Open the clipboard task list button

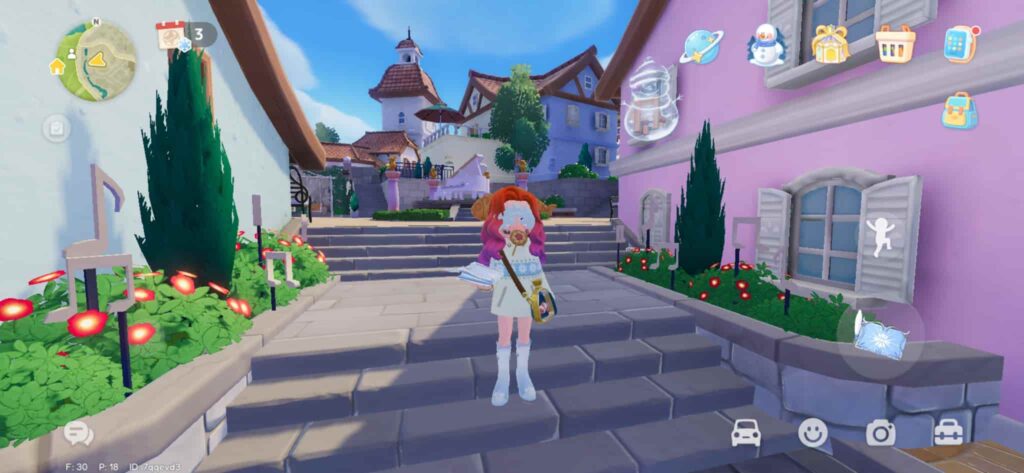[56, 128]
